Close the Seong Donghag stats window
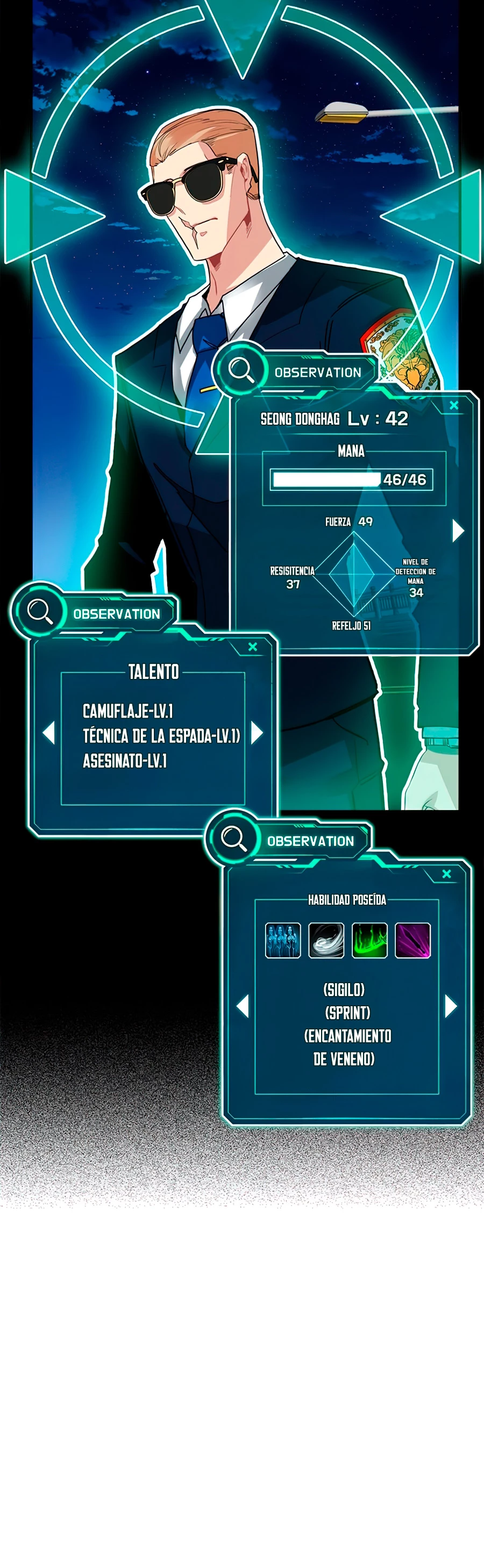Image resolution: width=484 pixels, height=1568 pixels. [x=453, y=405]
